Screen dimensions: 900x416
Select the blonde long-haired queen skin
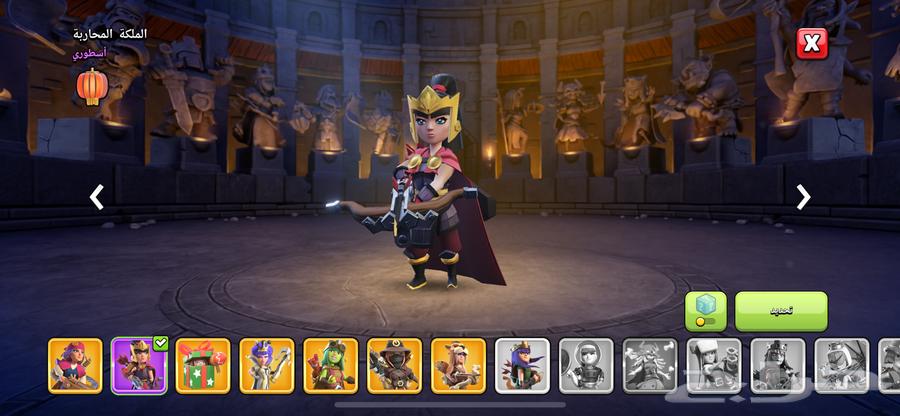[459, 365]
